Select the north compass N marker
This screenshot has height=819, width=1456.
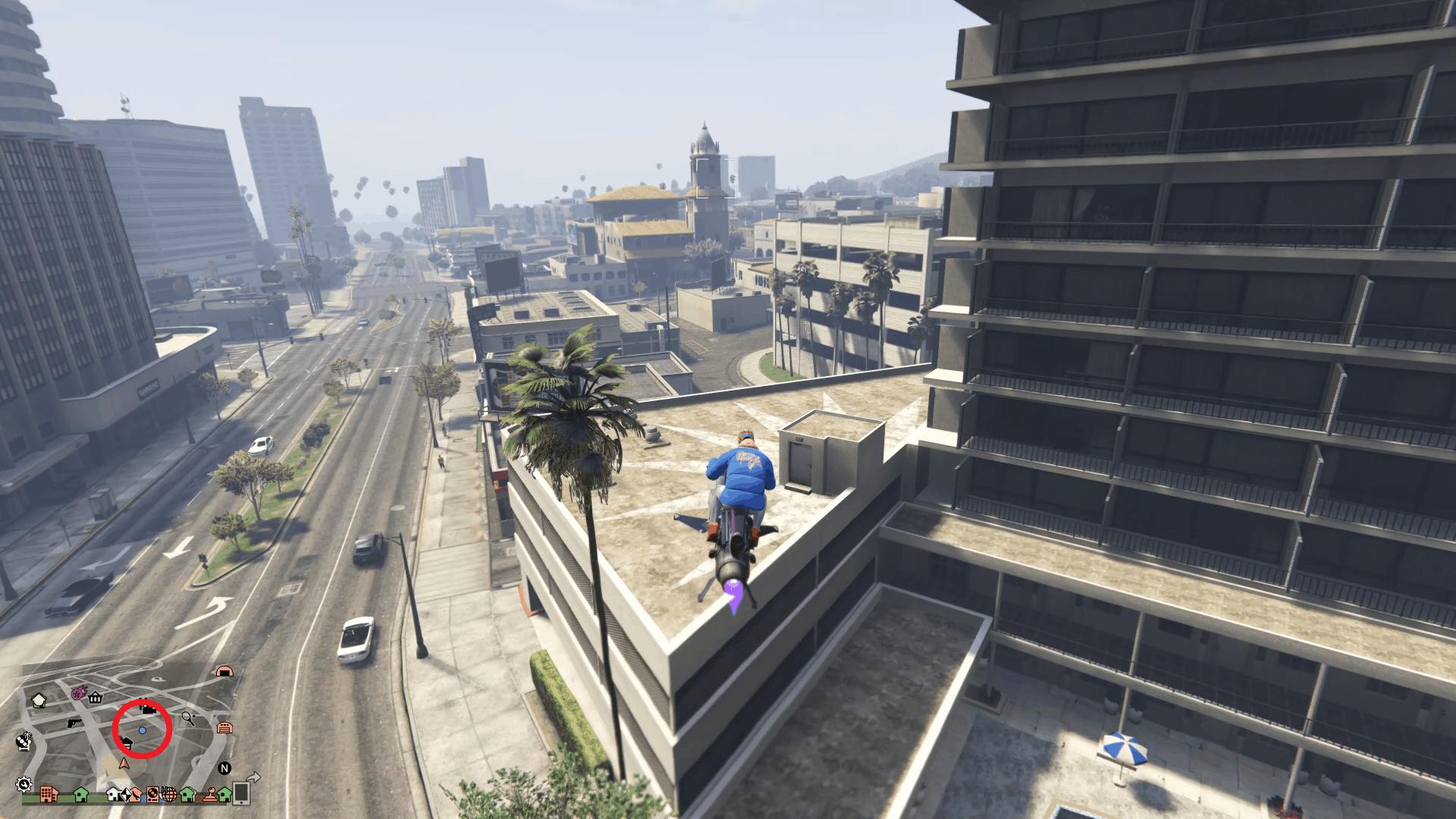pos(224,768)
